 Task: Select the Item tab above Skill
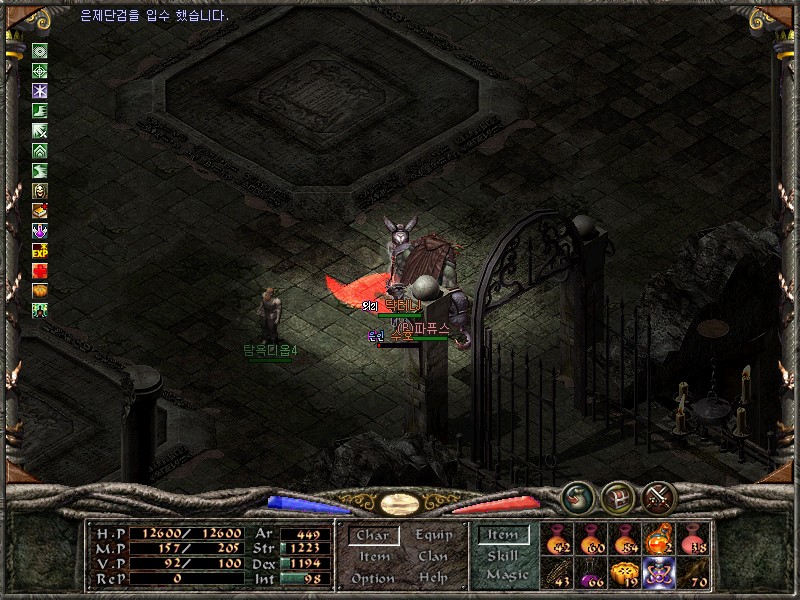coord(503,536)
